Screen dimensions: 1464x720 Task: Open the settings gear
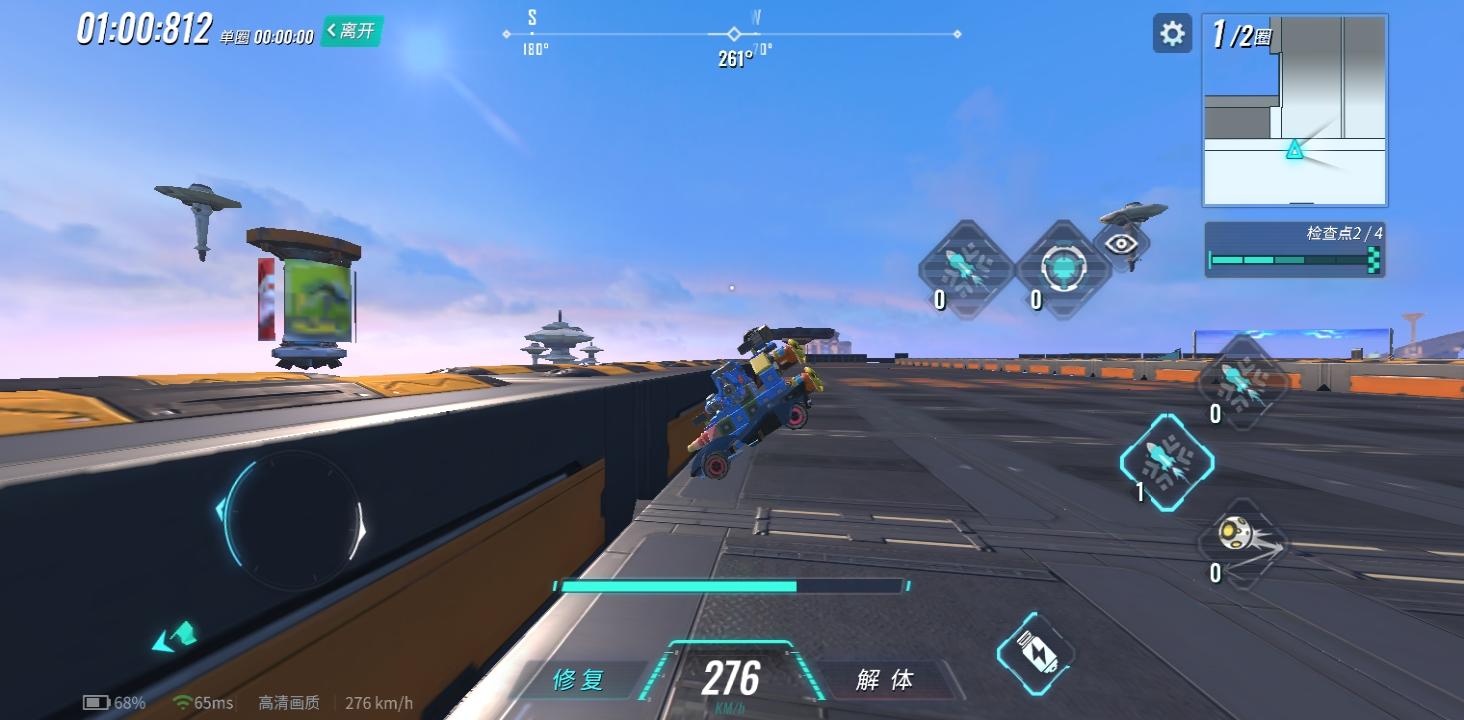click(x=1171, y=33)
